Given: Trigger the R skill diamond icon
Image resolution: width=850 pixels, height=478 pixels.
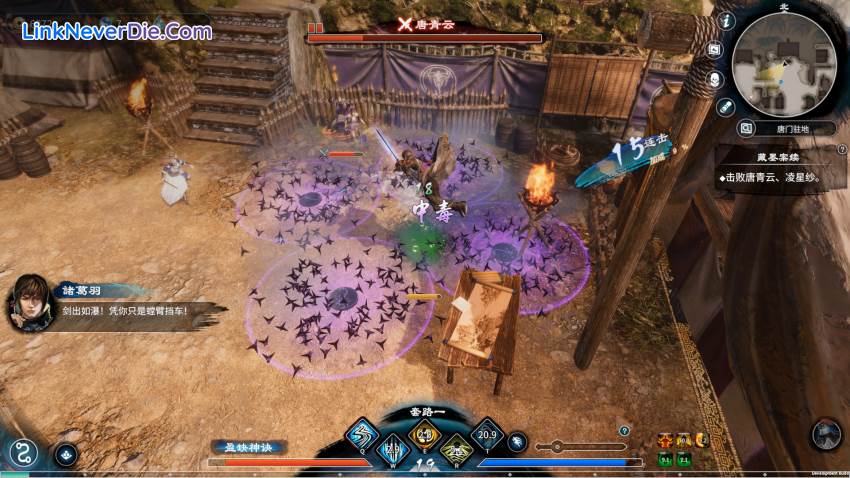Looking at the screenshot, I should coord(456,449).
